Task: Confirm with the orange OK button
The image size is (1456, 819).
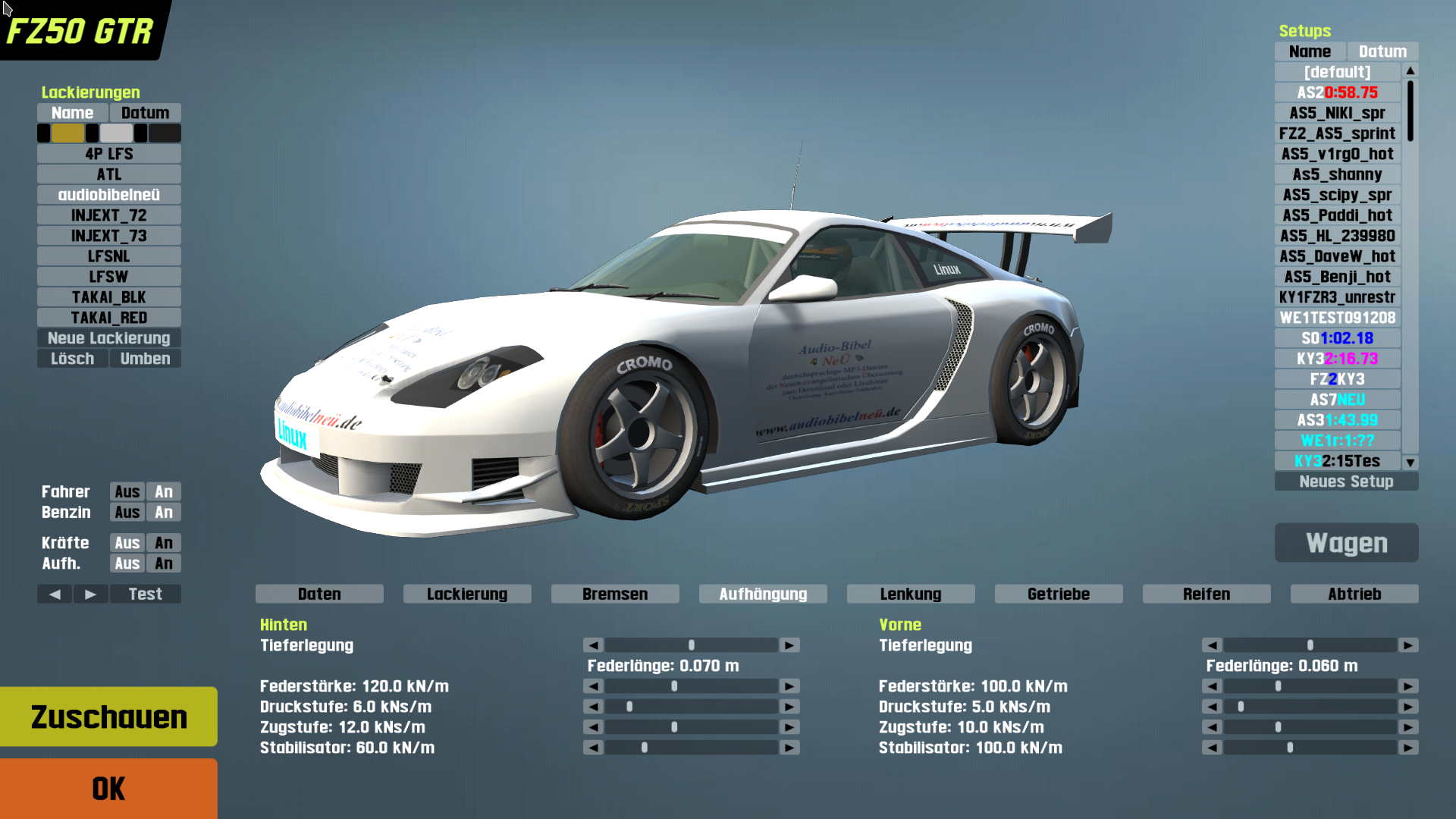Action: tap(108, 789)
